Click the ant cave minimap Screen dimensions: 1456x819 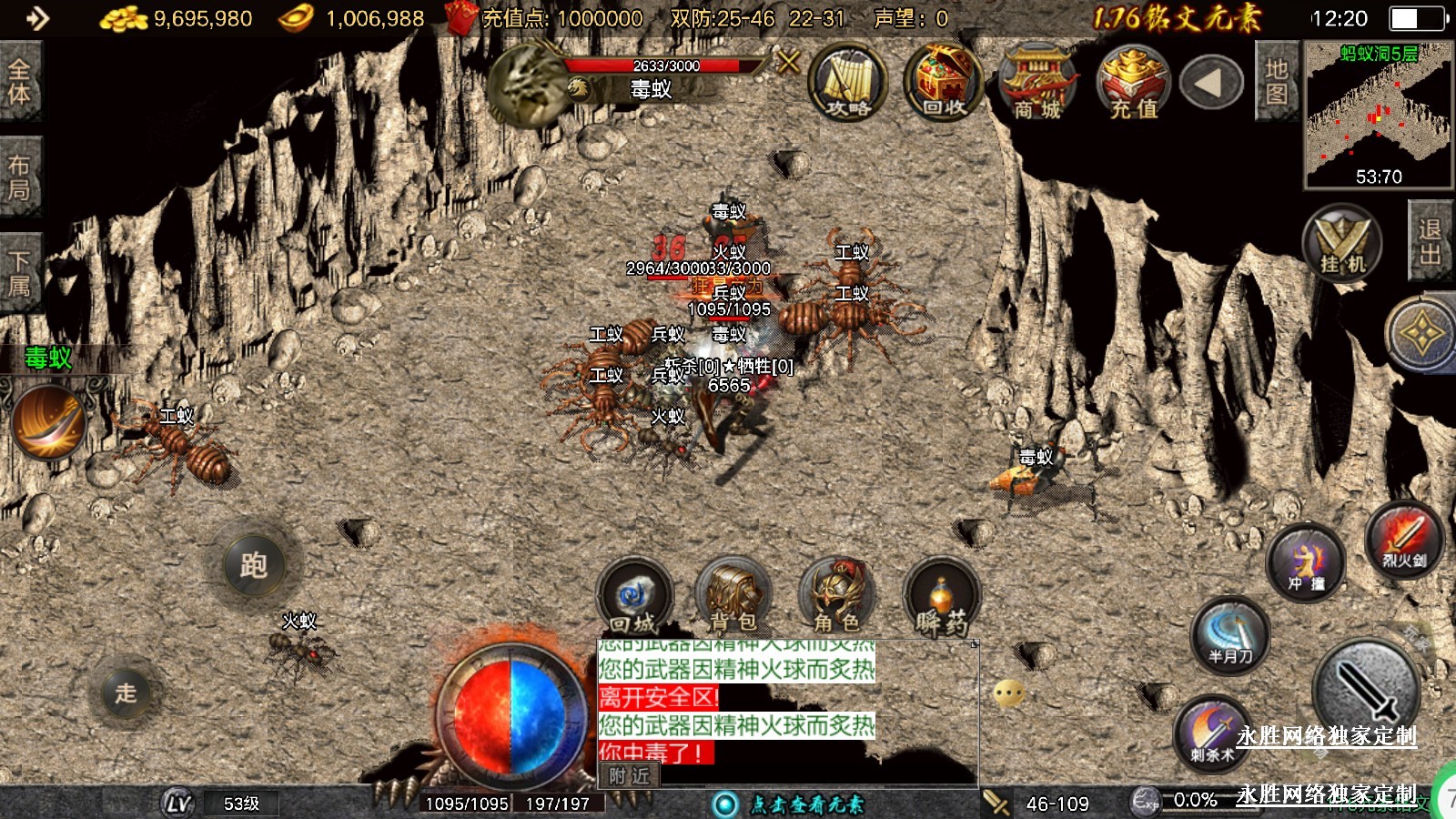[1378, 114]
